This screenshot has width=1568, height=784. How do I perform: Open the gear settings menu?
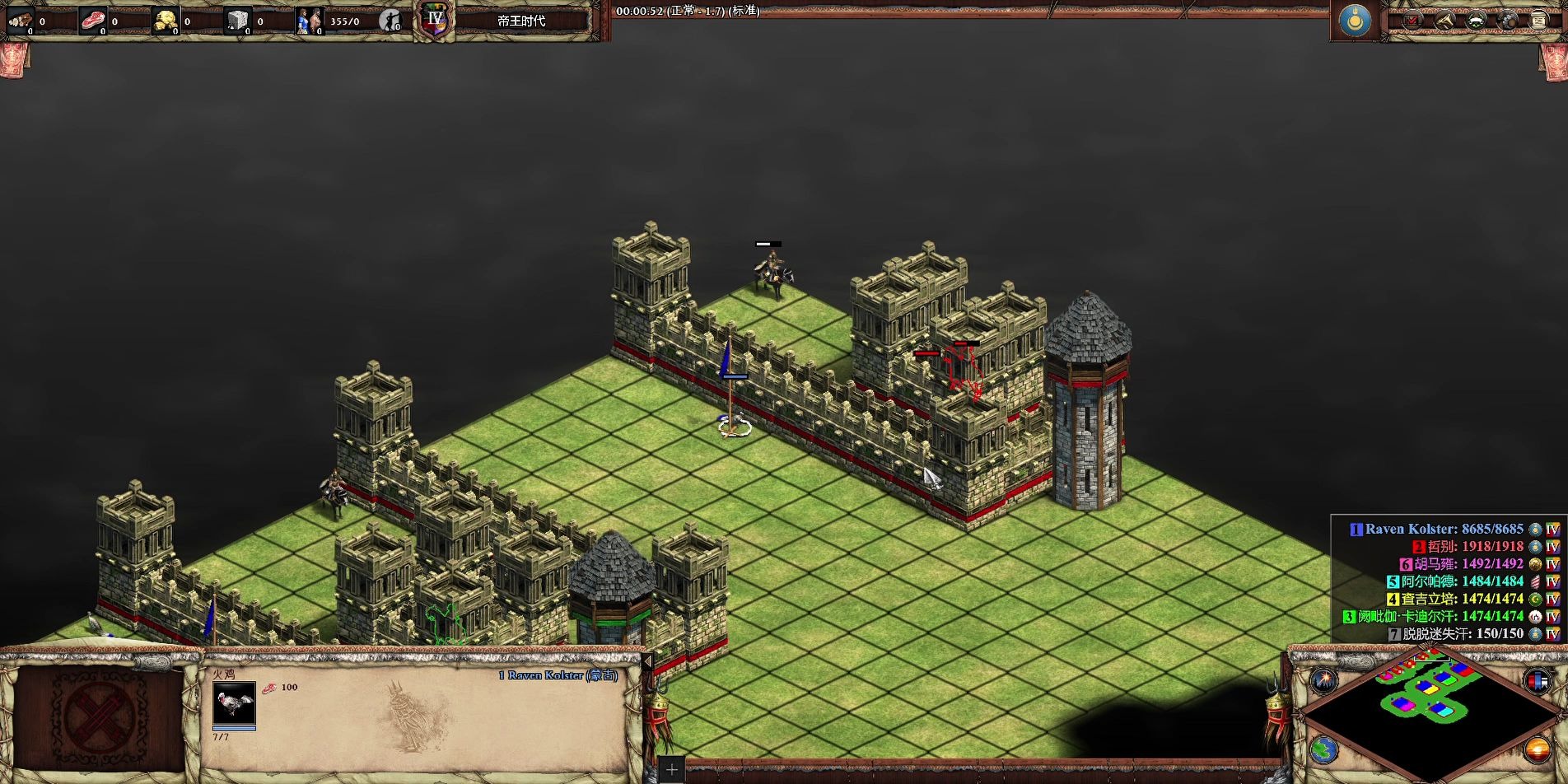click(1507, 21)
